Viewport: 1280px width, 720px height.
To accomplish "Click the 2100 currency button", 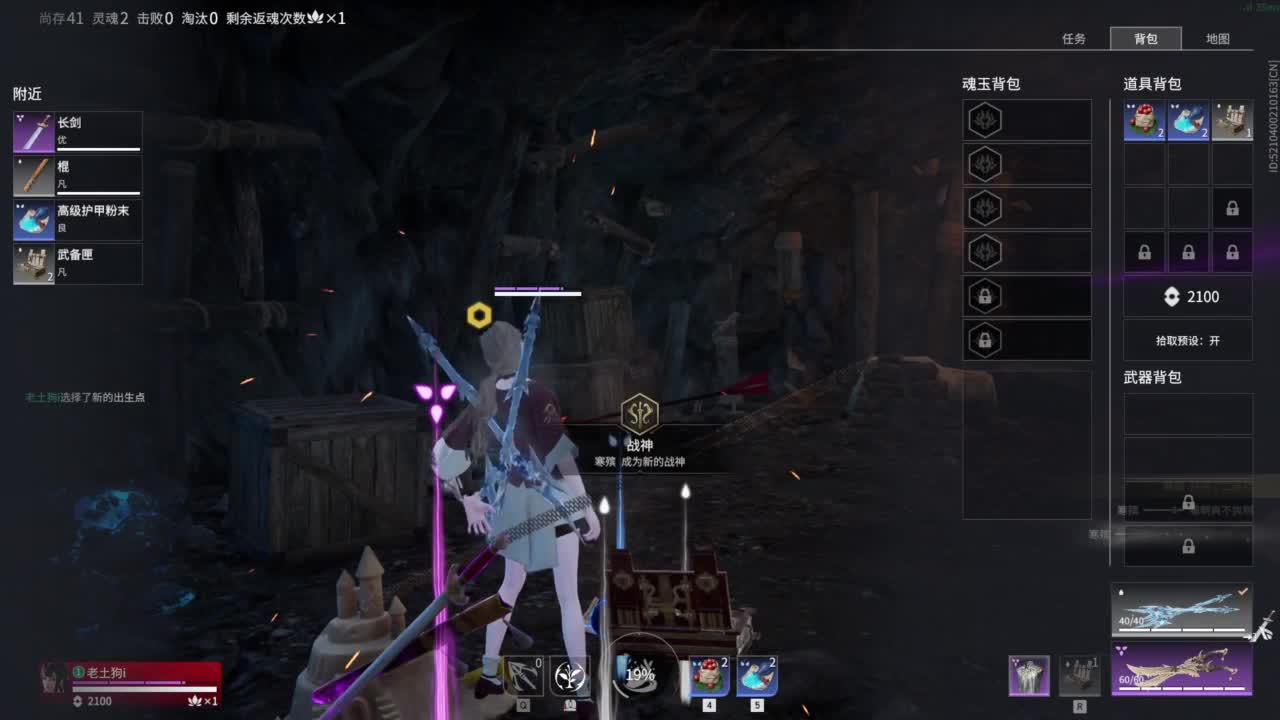I will pyautogui.click(x=1188, y=296).
